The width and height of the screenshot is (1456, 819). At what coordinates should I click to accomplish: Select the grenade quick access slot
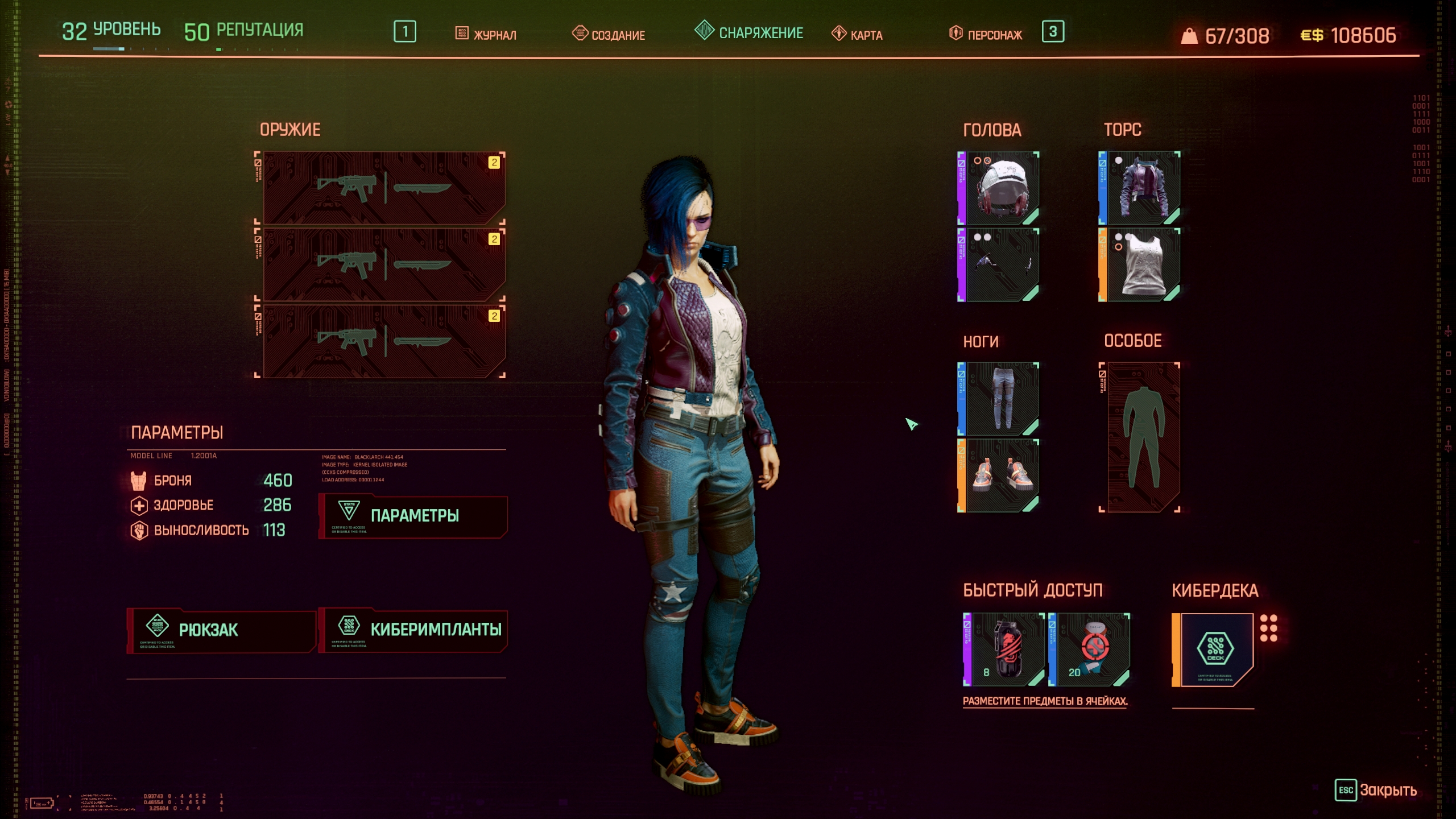pos(1005,650)
